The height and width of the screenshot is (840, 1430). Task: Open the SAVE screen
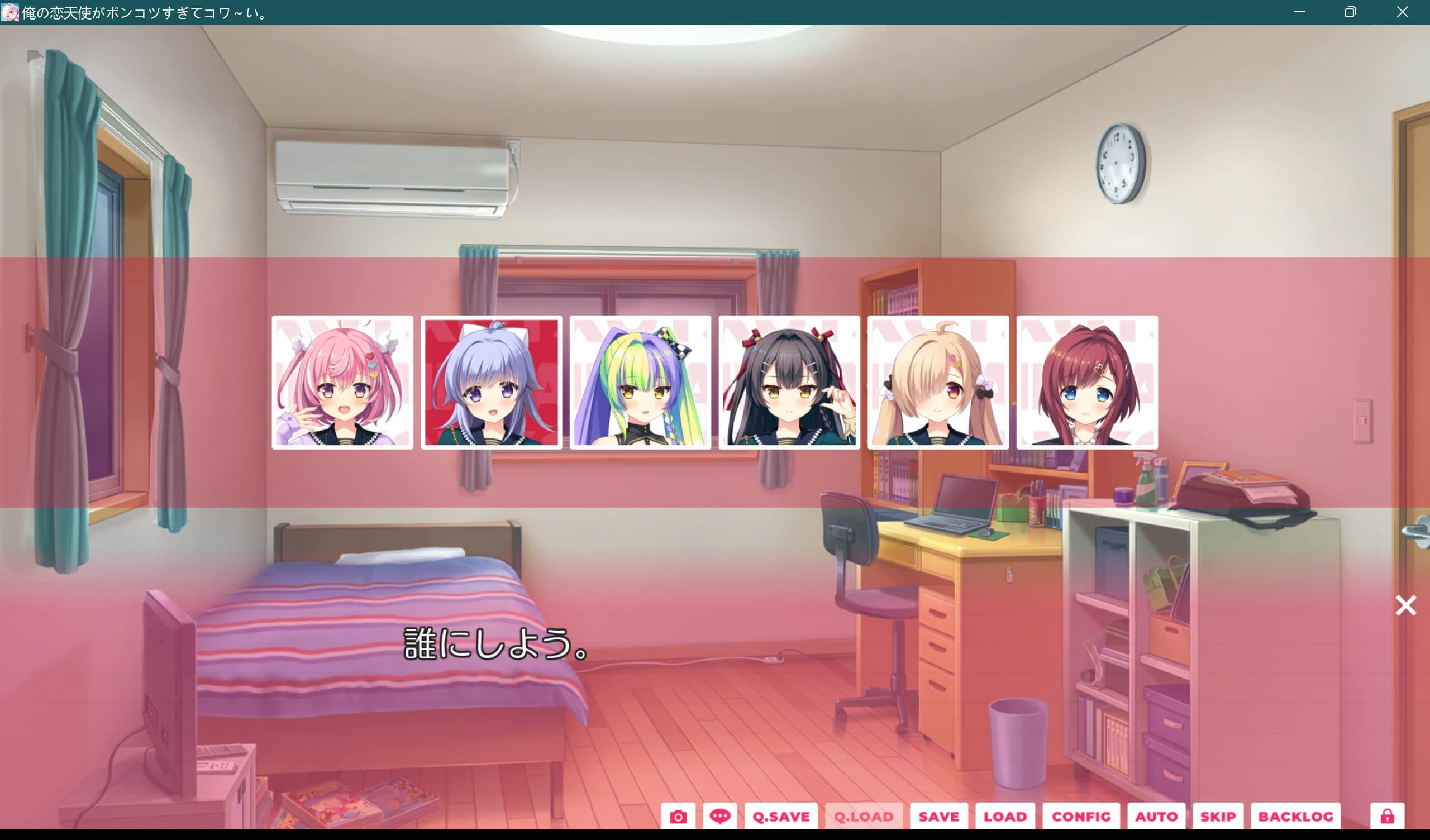[x=939, y=815]
